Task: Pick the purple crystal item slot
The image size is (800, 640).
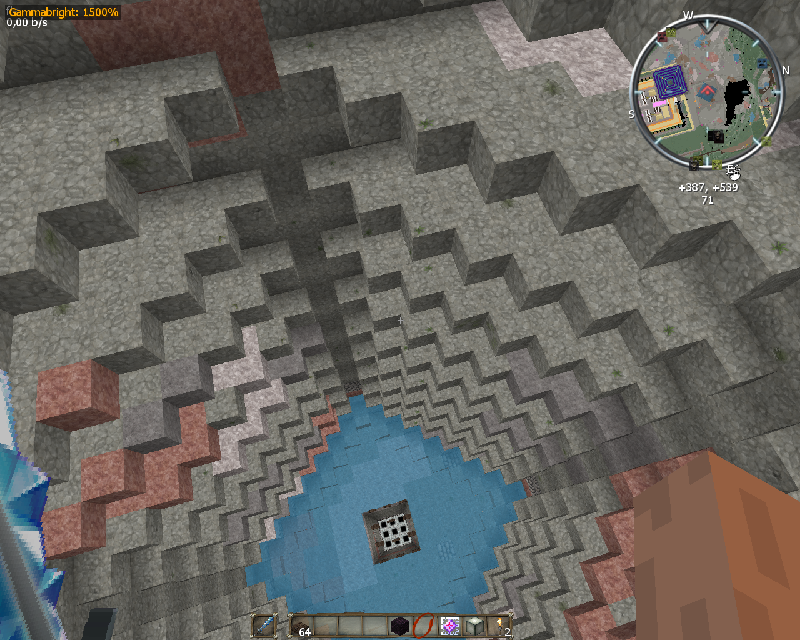Action: (x=449, y=626)
